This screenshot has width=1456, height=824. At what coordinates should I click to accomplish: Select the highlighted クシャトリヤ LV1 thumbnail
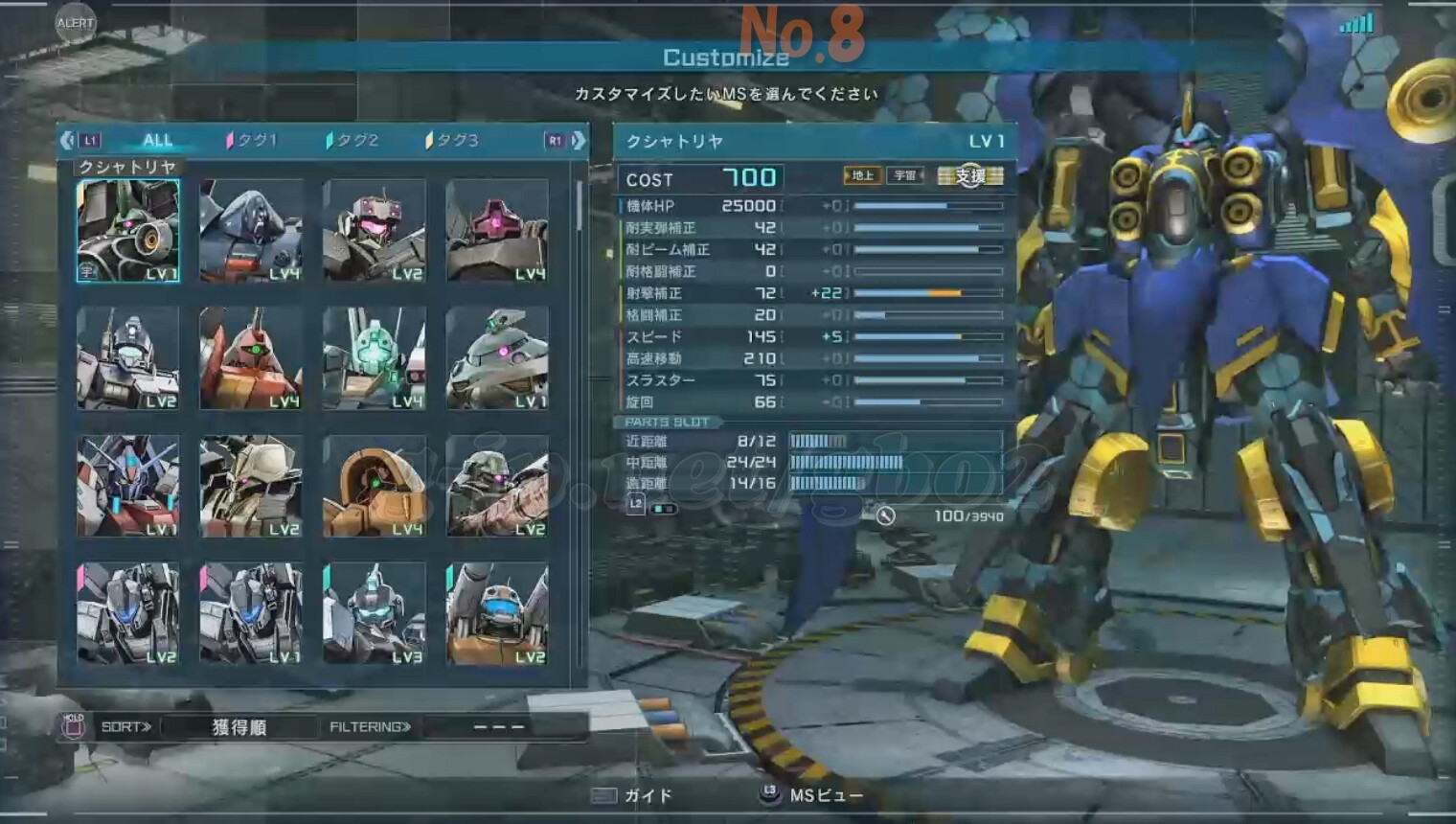pyautogui.click(x=128, y=231)
